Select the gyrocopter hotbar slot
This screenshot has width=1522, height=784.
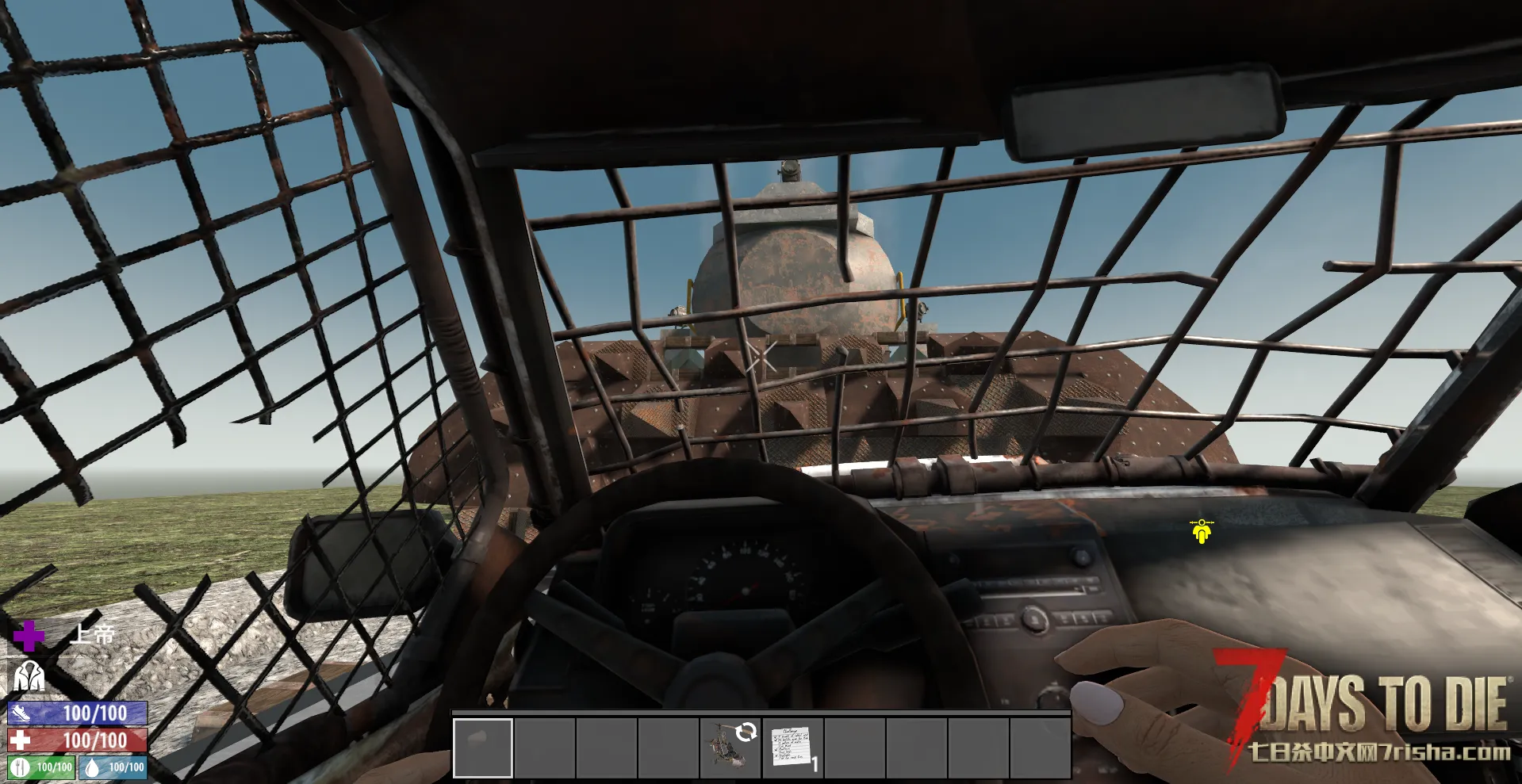pyautogui.click(x=730, y=748)
